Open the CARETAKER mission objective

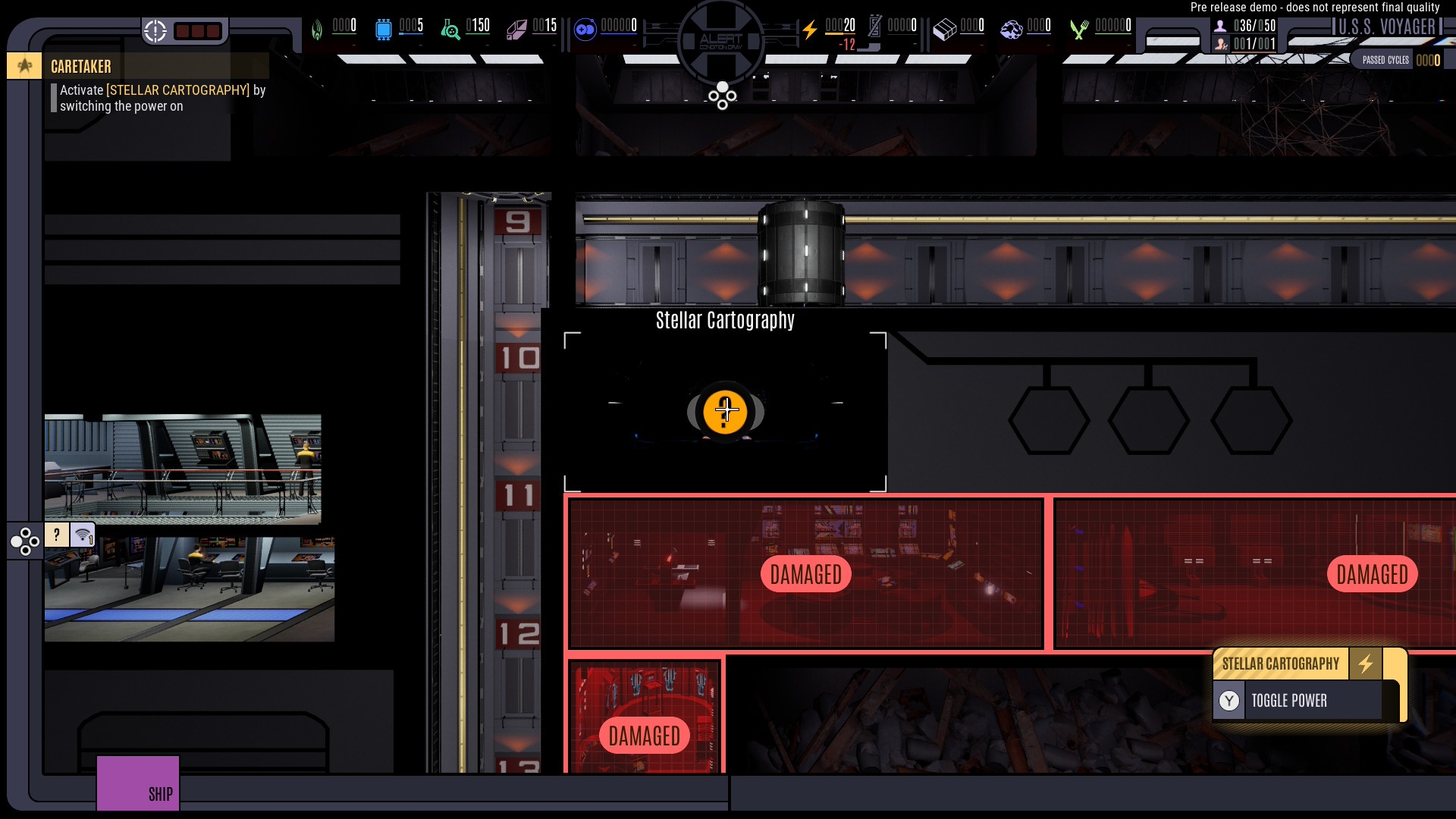(x=80, y=67)
